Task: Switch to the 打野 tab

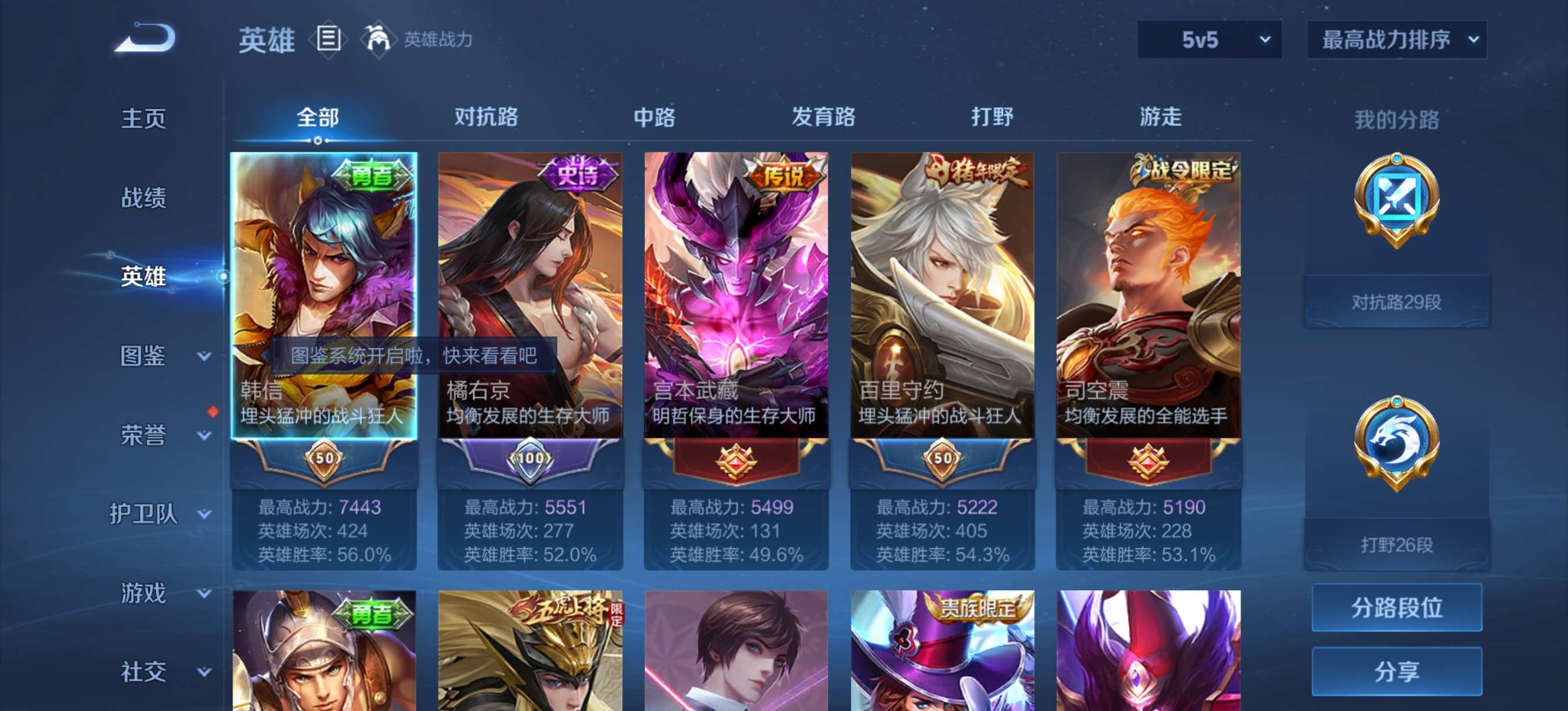Action: [x=994, y=117]
